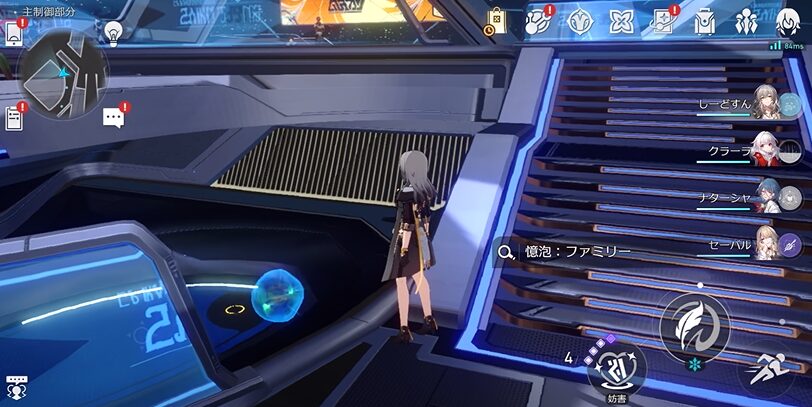Image resolution: width=812 pixels, height=407 pixels.
Task: Open the shopping bag event icon
Action: 497,21
